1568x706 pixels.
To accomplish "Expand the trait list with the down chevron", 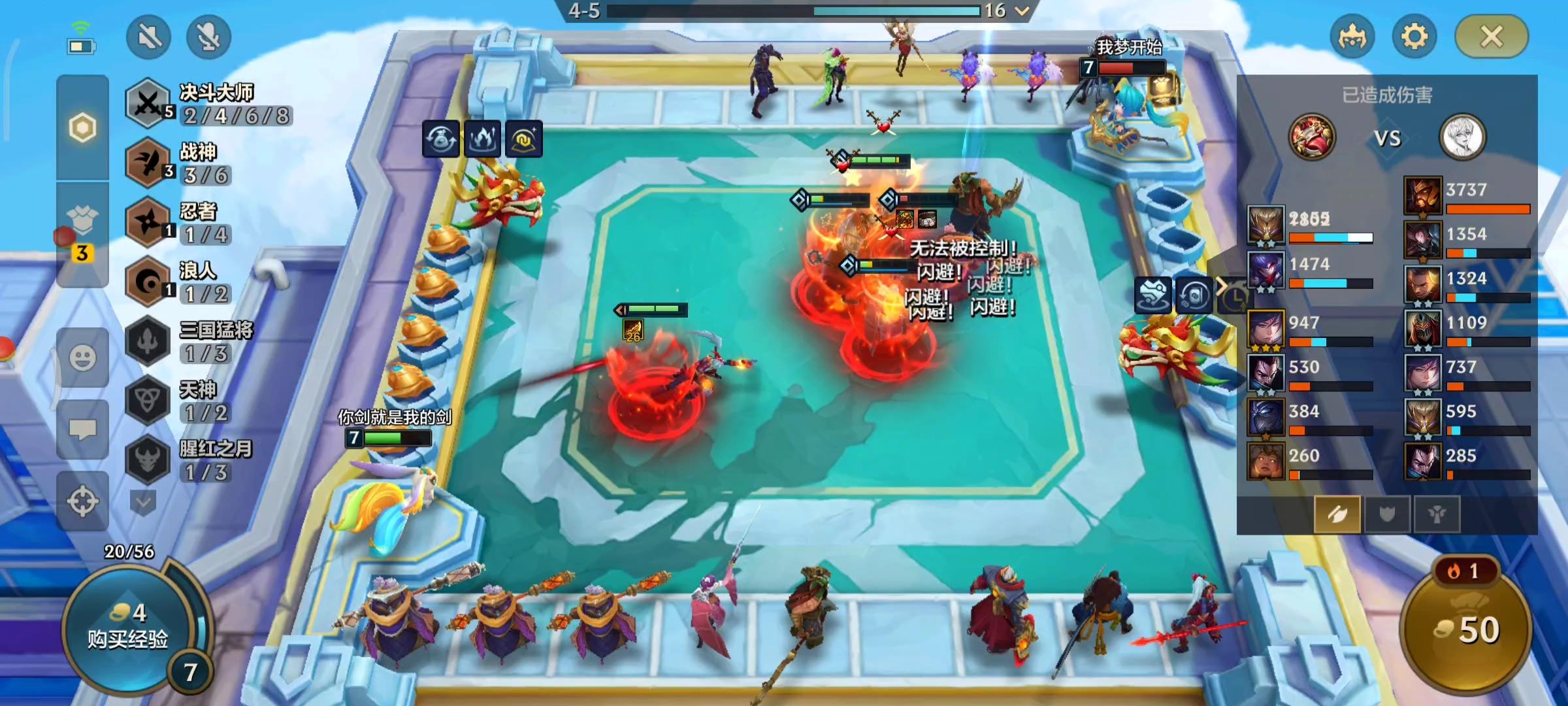I will point(143,503).
